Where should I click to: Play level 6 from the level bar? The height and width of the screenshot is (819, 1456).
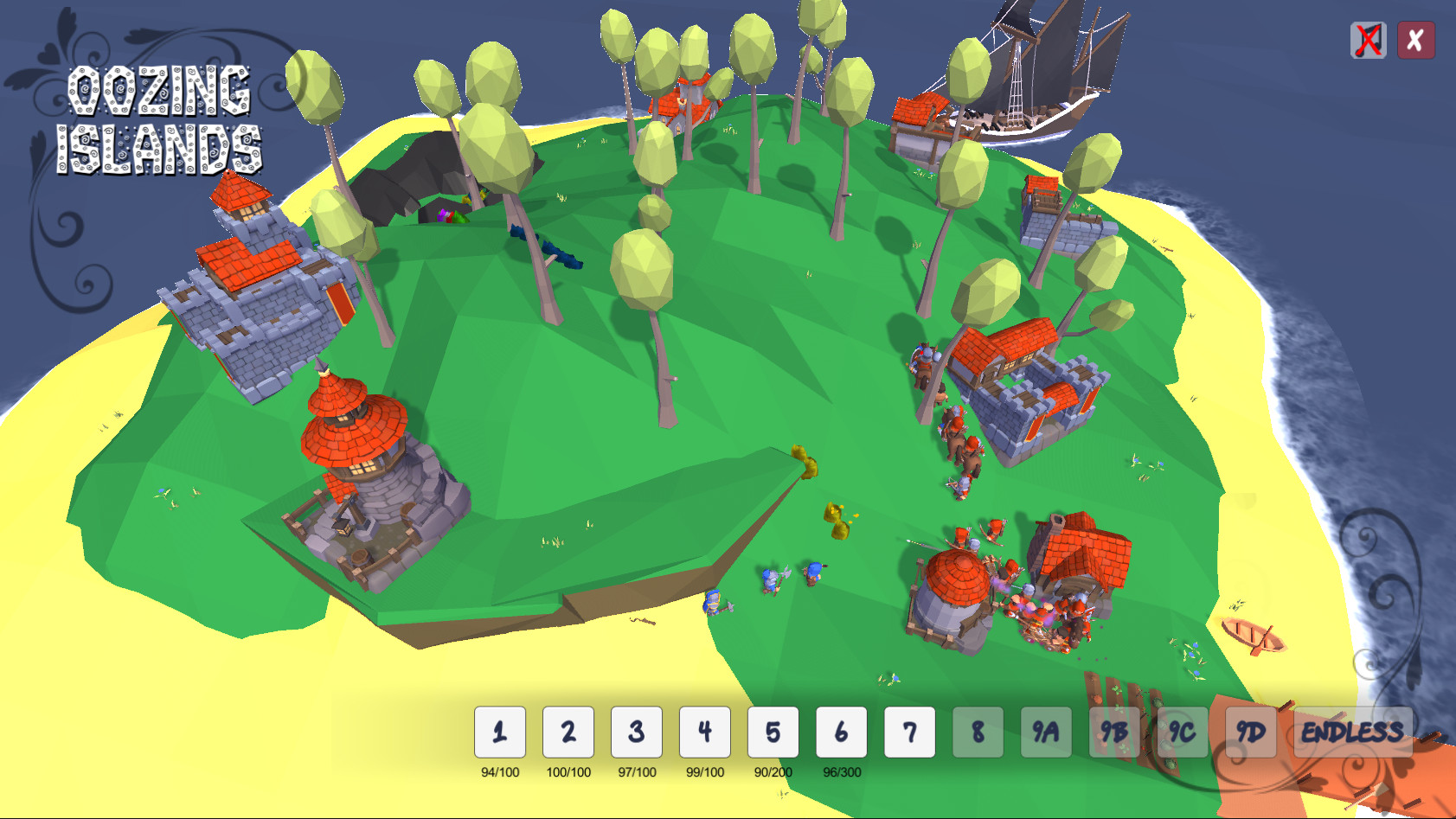[841, 731]
